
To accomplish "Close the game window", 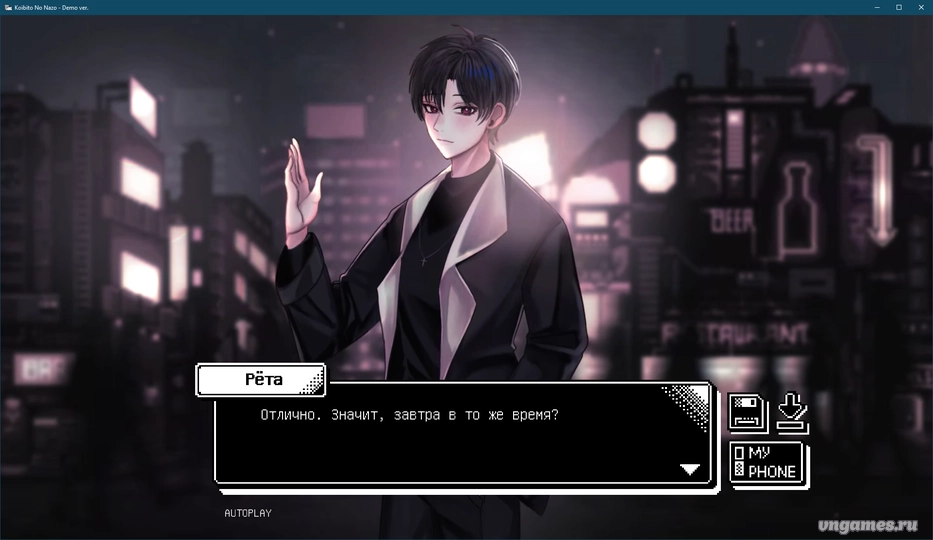I will [921, 7].
